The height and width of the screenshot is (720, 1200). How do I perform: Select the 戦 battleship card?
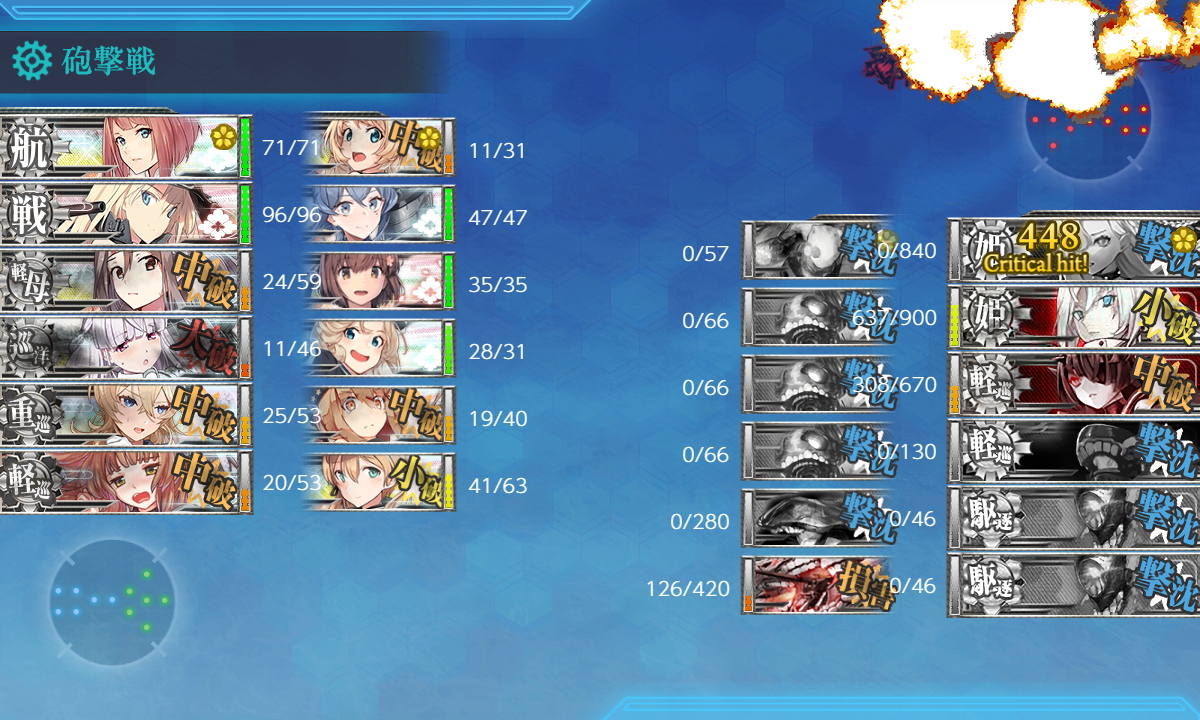125,215
